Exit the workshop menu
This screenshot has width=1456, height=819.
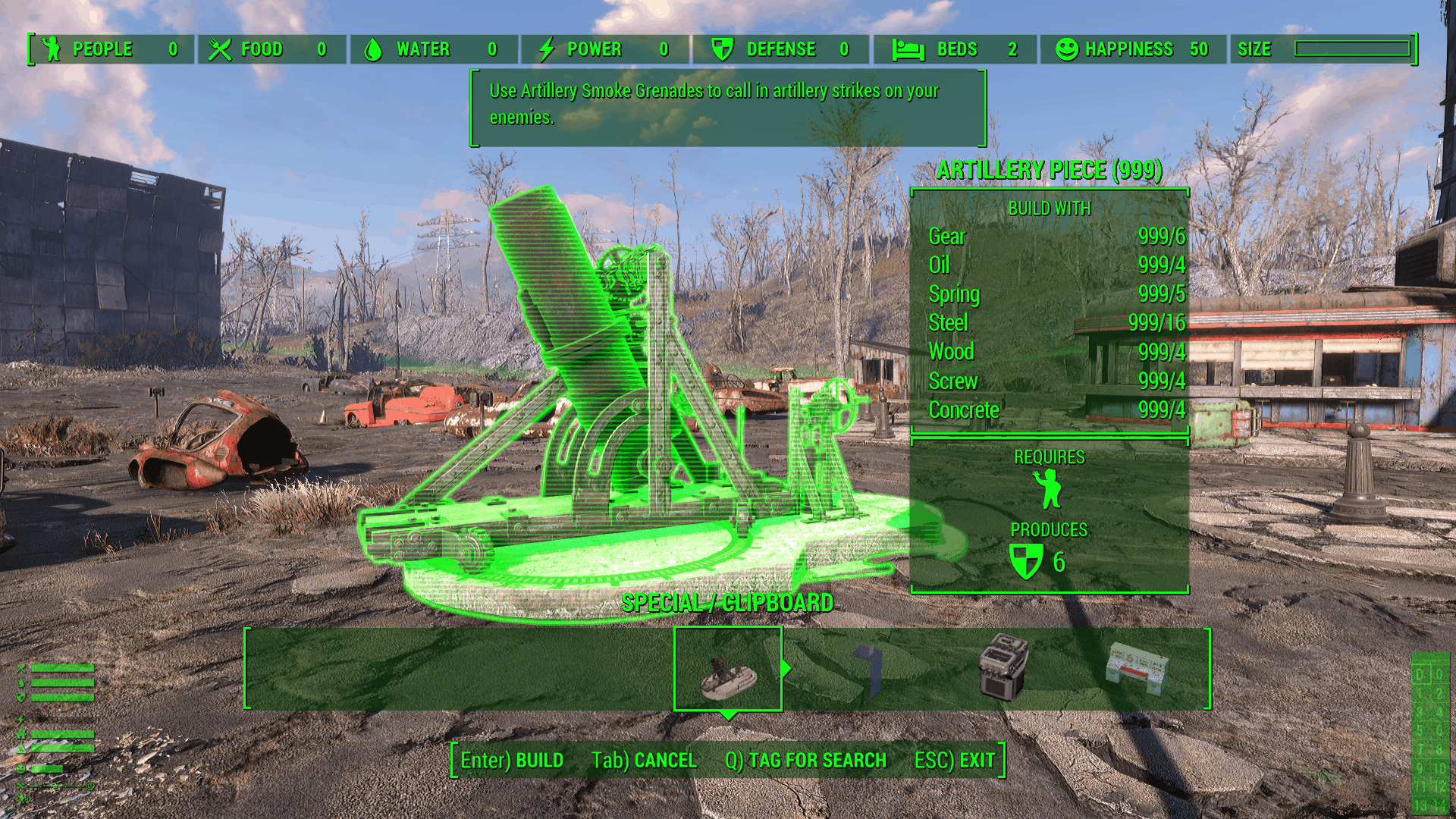pyautogui.click(x=954, y=760)
